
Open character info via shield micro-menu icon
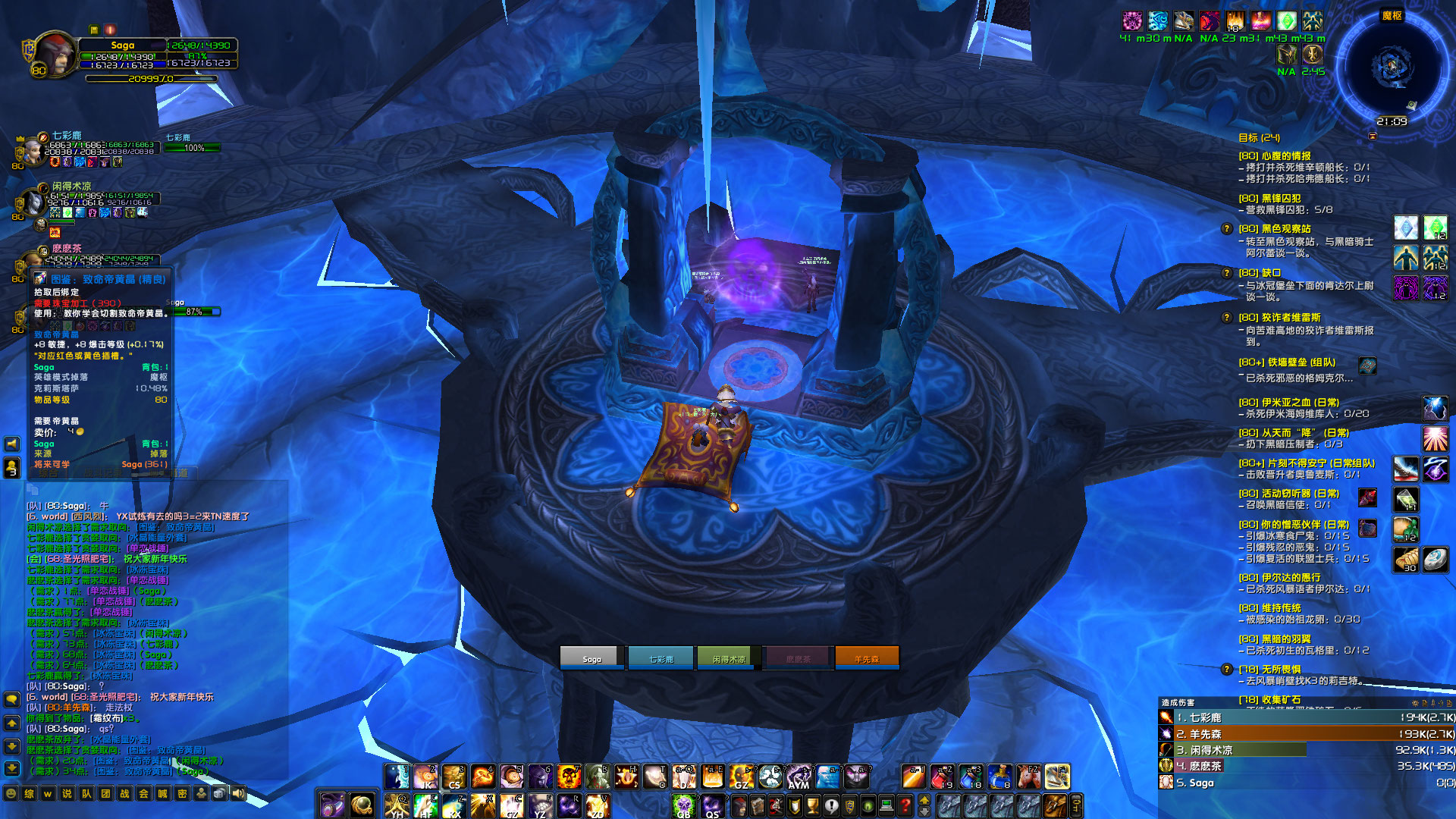click(x=794, y=805)
